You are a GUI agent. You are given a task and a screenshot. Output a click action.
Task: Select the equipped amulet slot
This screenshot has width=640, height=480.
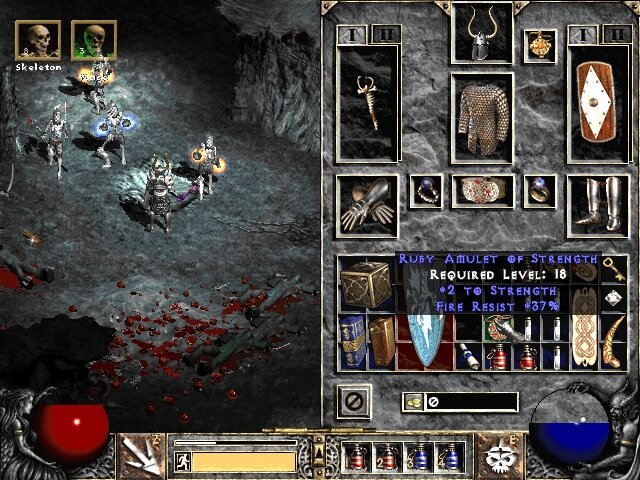click(x=540, y=46)
